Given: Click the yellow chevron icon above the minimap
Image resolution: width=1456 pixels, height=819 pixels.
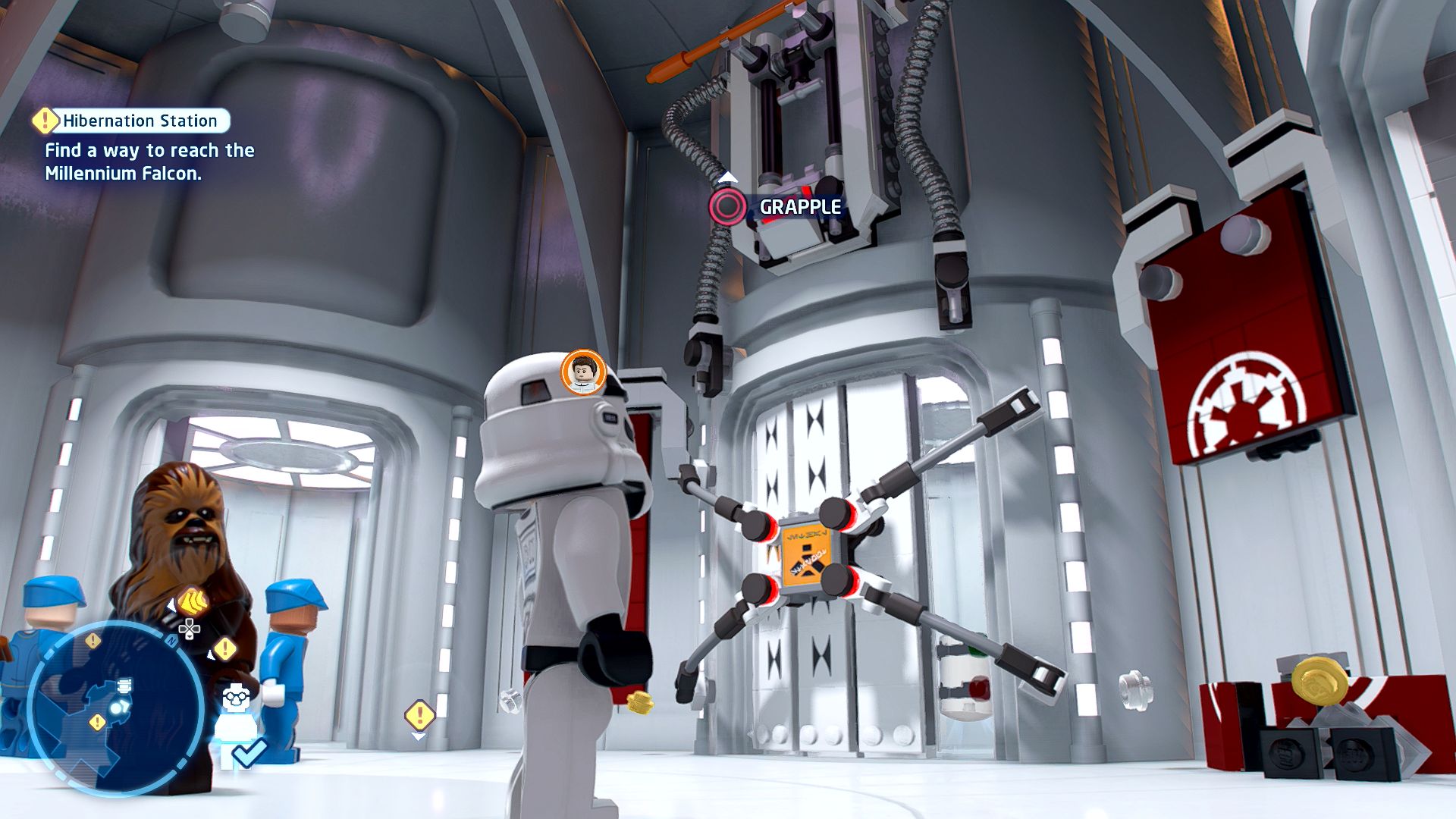Looking at the screenshot, I should tap(194, 602).
